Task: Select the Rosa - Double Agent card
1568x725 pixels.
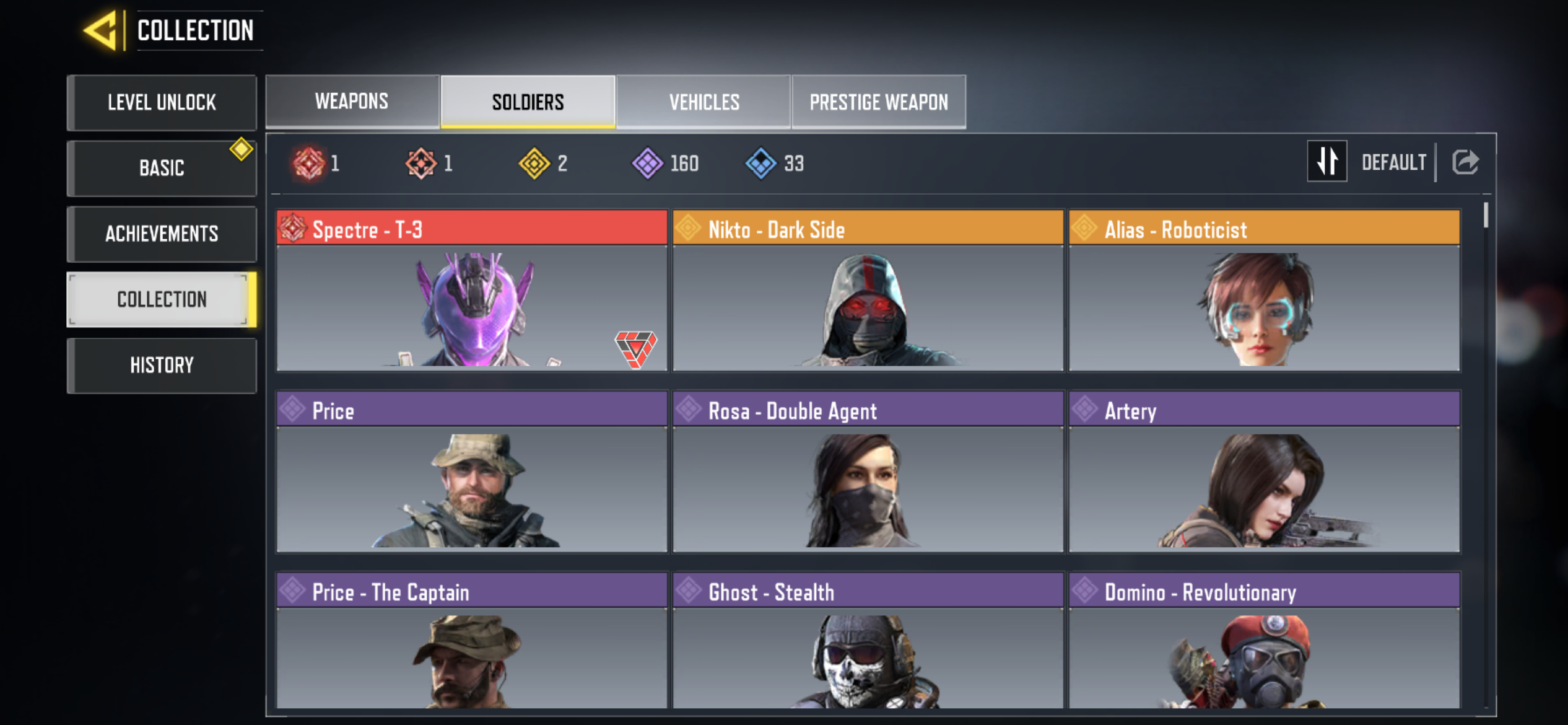Action: pos(868,472)
